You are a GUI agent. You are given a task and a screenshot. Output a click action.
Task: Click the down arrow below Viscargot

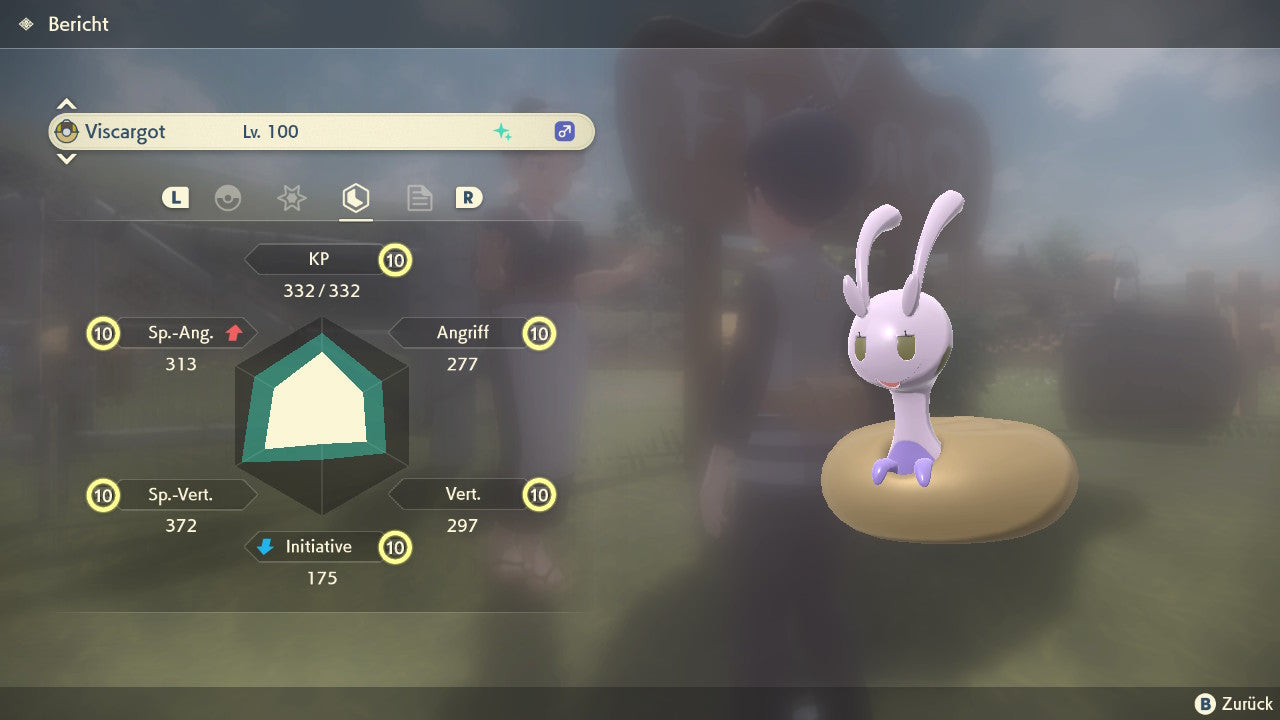pyautogui.click(x=66, y=158)
